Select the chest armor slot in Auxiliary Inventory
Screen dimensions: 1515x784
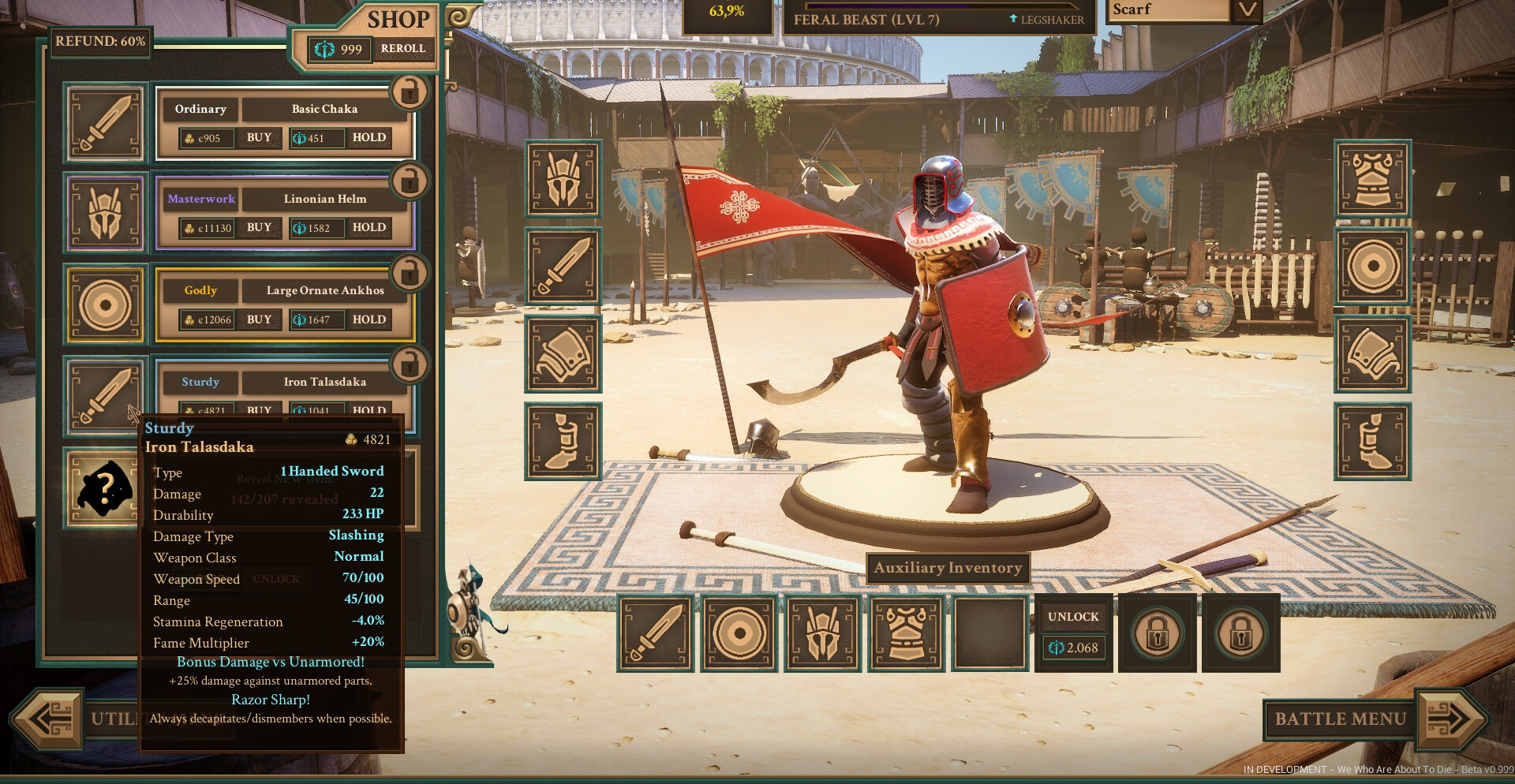[x=907, y=633]
